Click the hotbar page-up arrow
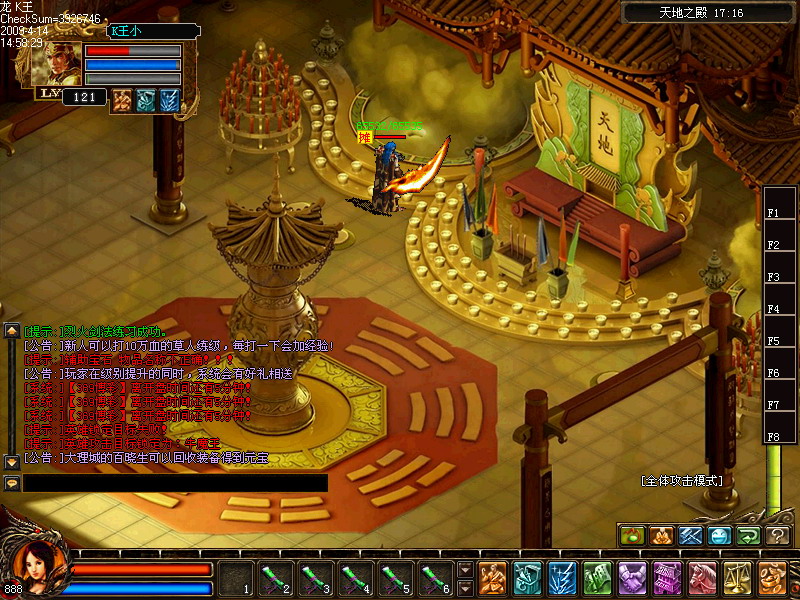 465,571
